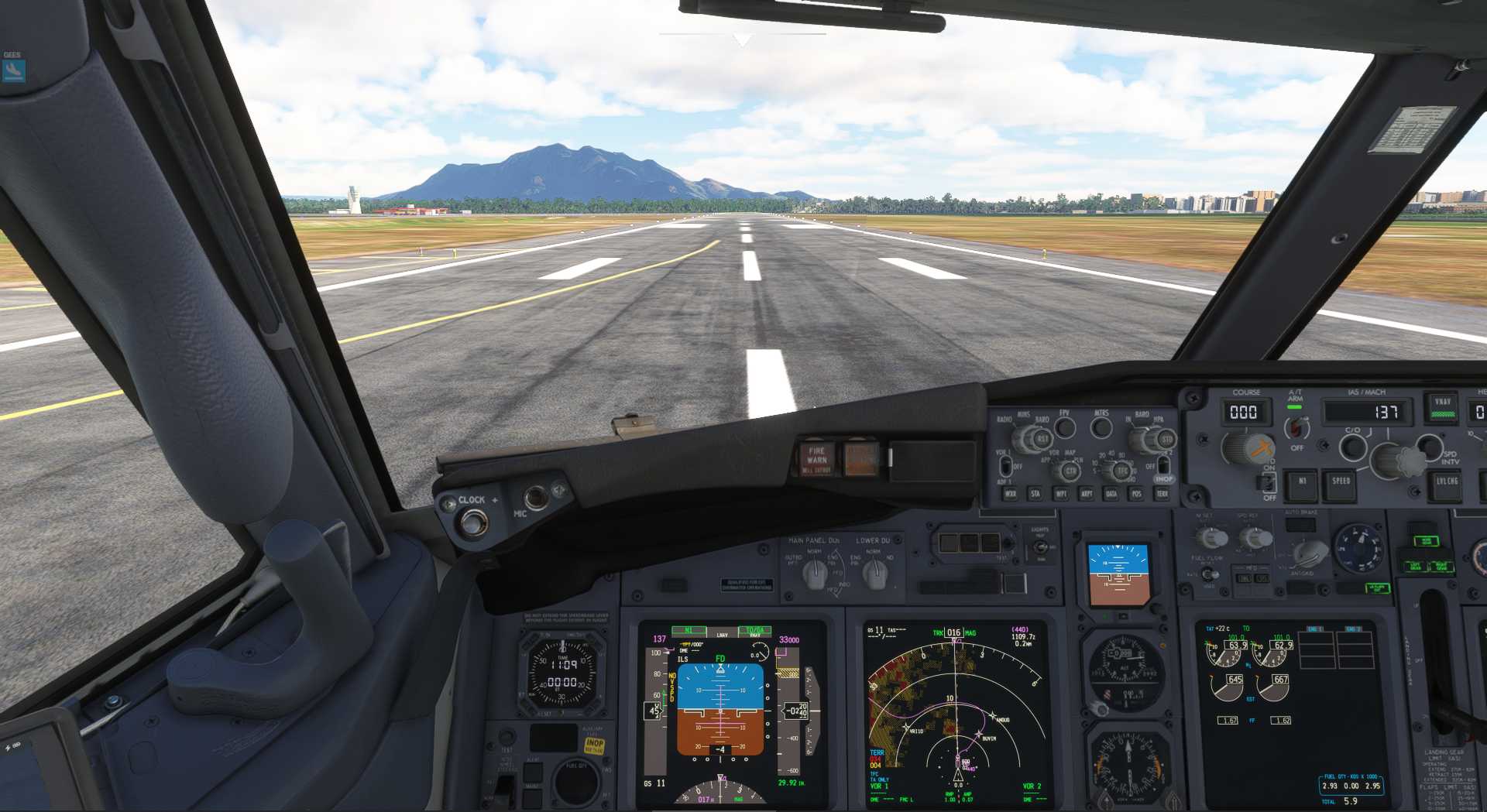Switch on the TERR terrain display button

1162,493
